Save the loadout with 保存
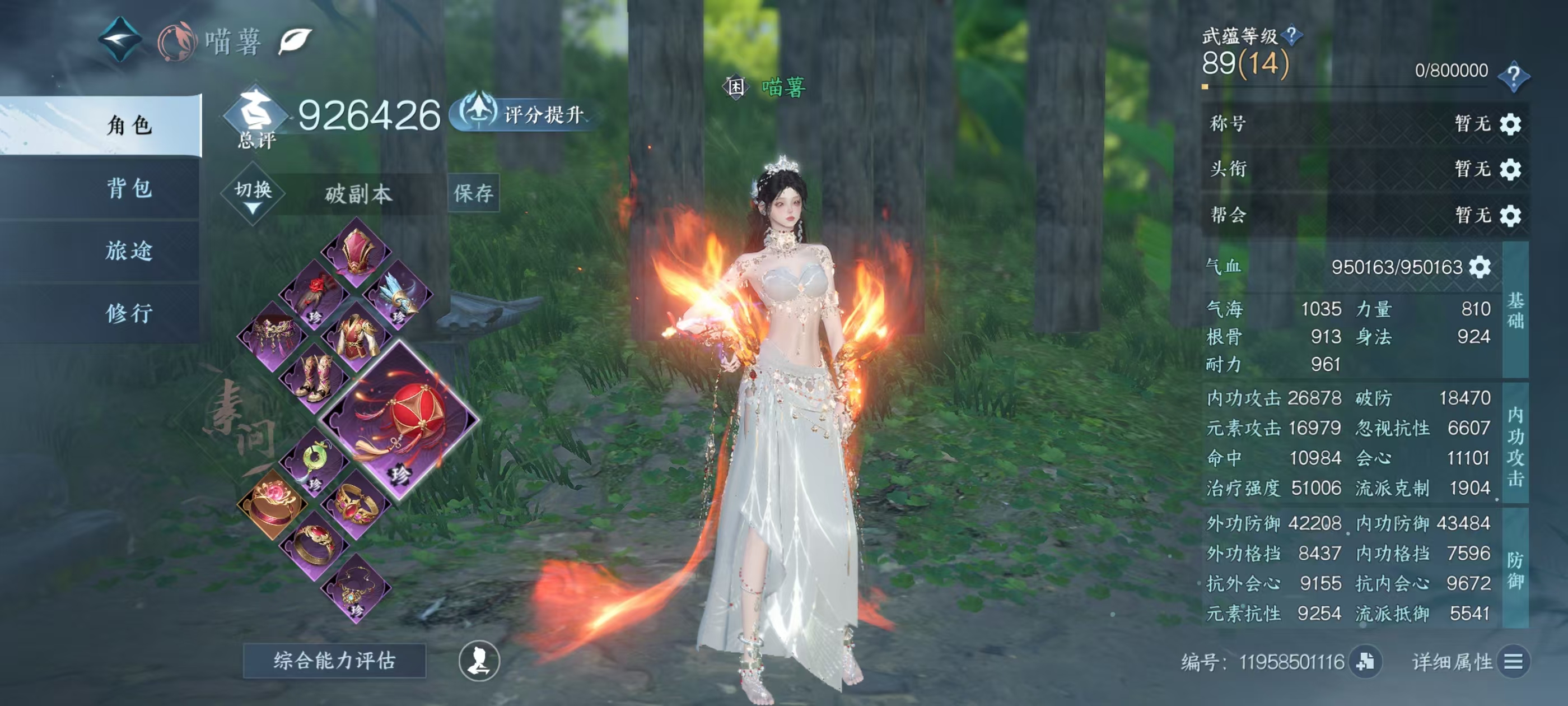Screen dimensions: 1568x706 [473, 193]
